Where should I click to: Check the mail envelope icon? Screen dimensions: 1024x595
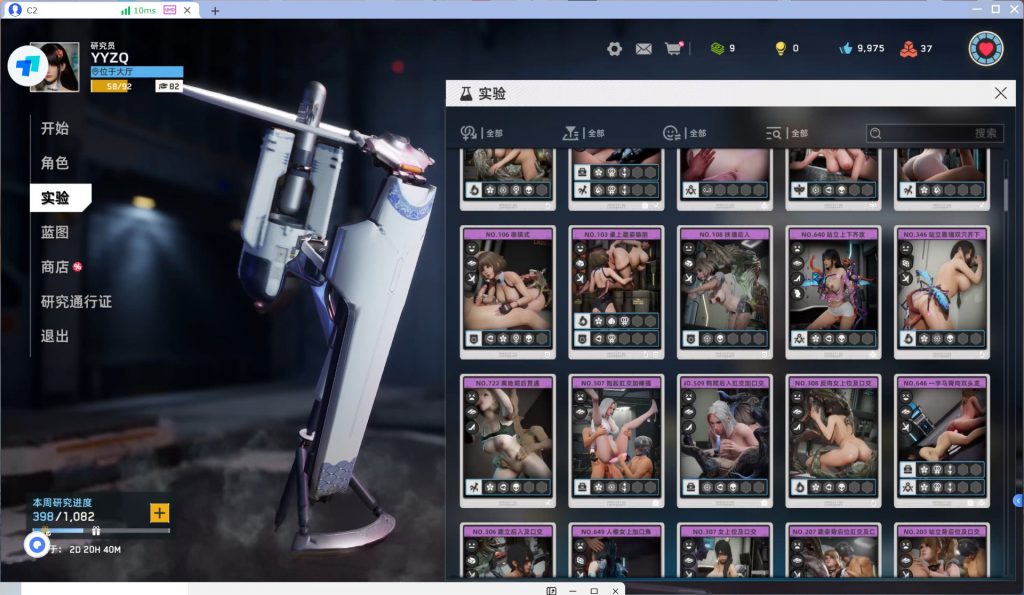[644, 48]
